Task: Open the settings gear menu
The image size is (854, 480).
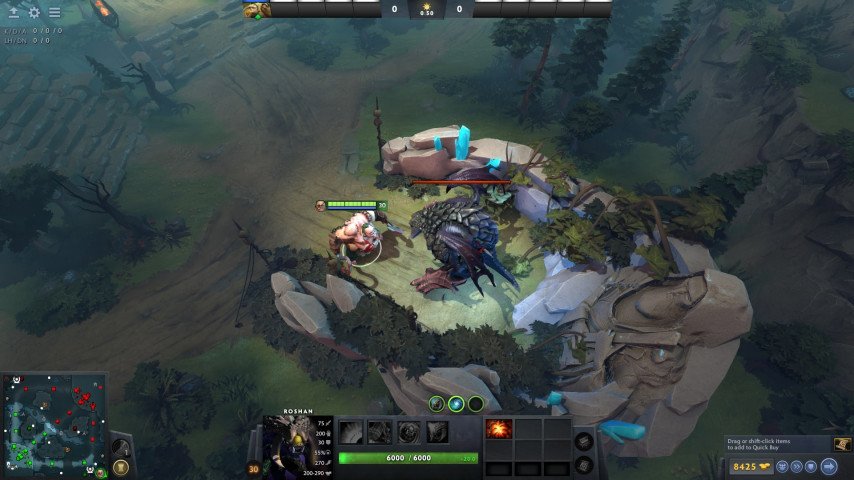Action: [x=34, y=13]
